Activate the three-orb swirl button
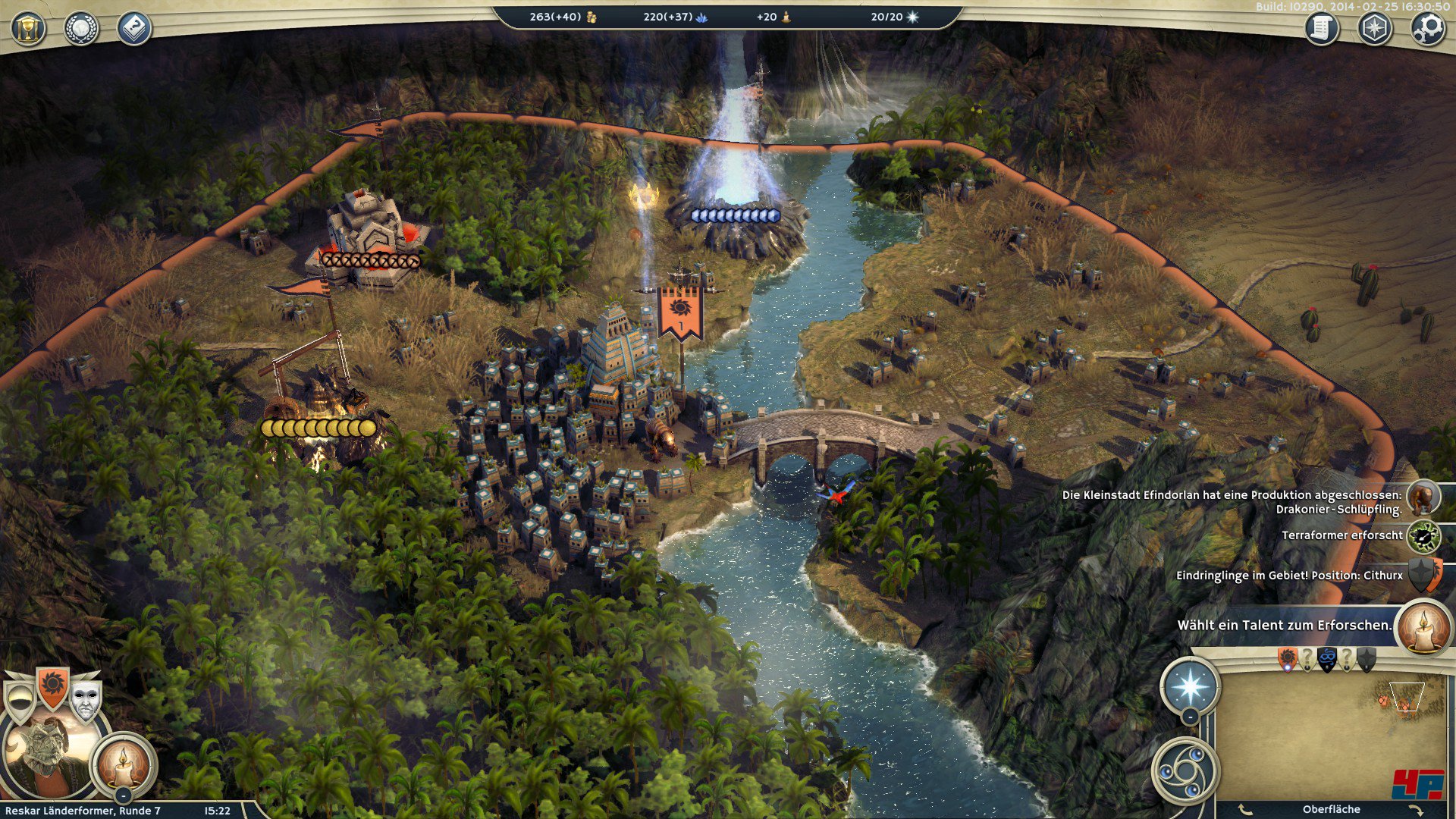The height and width of the screenshot is (819, 1456). (x=1185, y=771)
